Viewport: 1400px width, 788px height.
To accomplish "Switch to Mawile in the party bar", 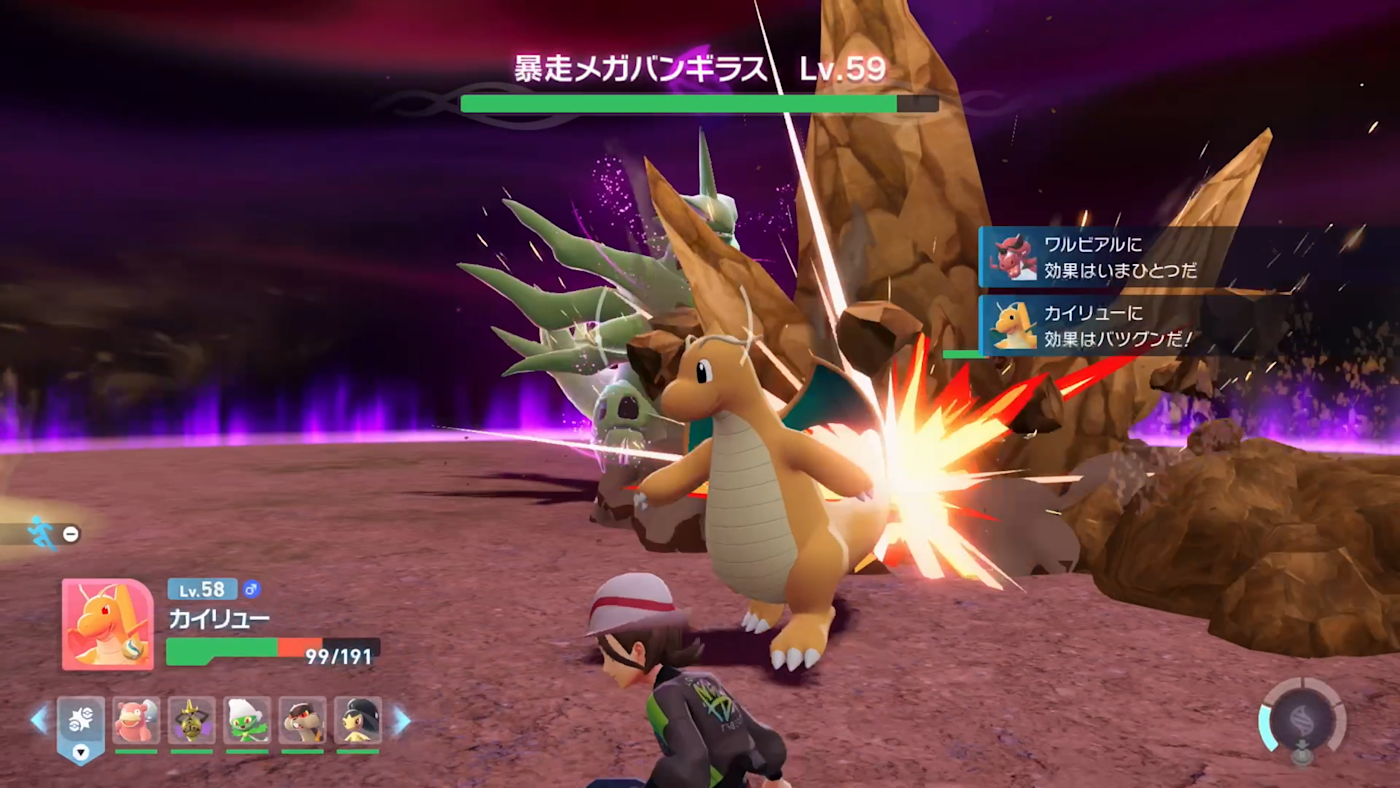I will tap(358, 720).
